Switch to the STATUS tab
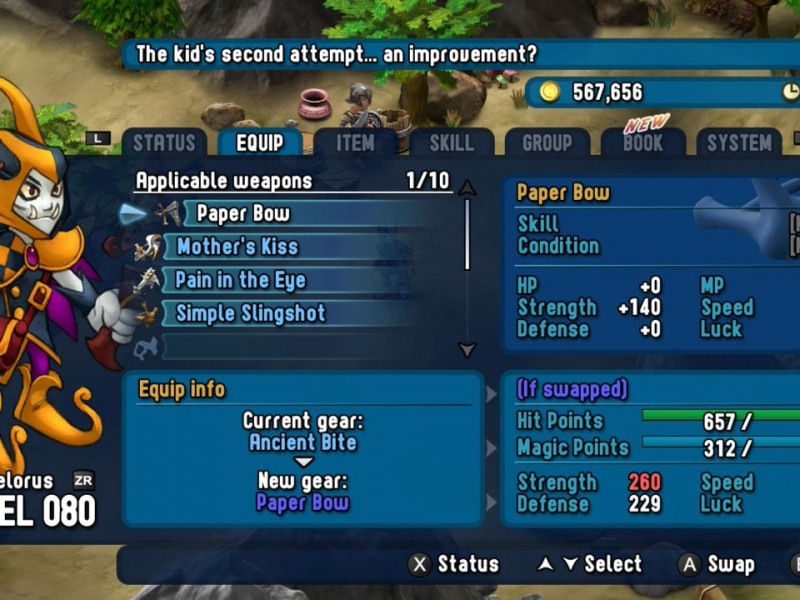The height and width of the screenshot is (600, 800). pos(164,143)
